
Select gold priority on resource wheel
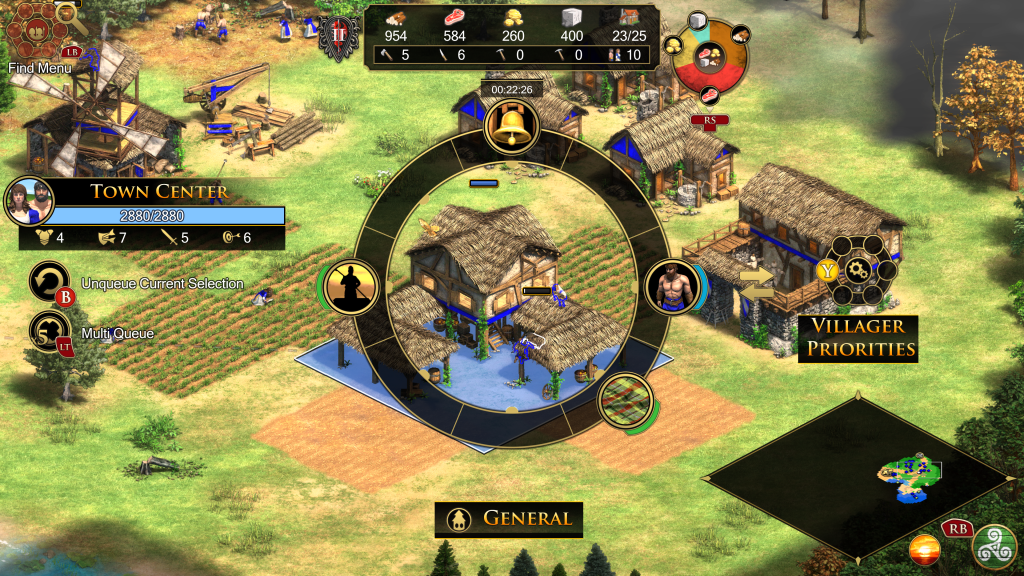pos(673,46)
